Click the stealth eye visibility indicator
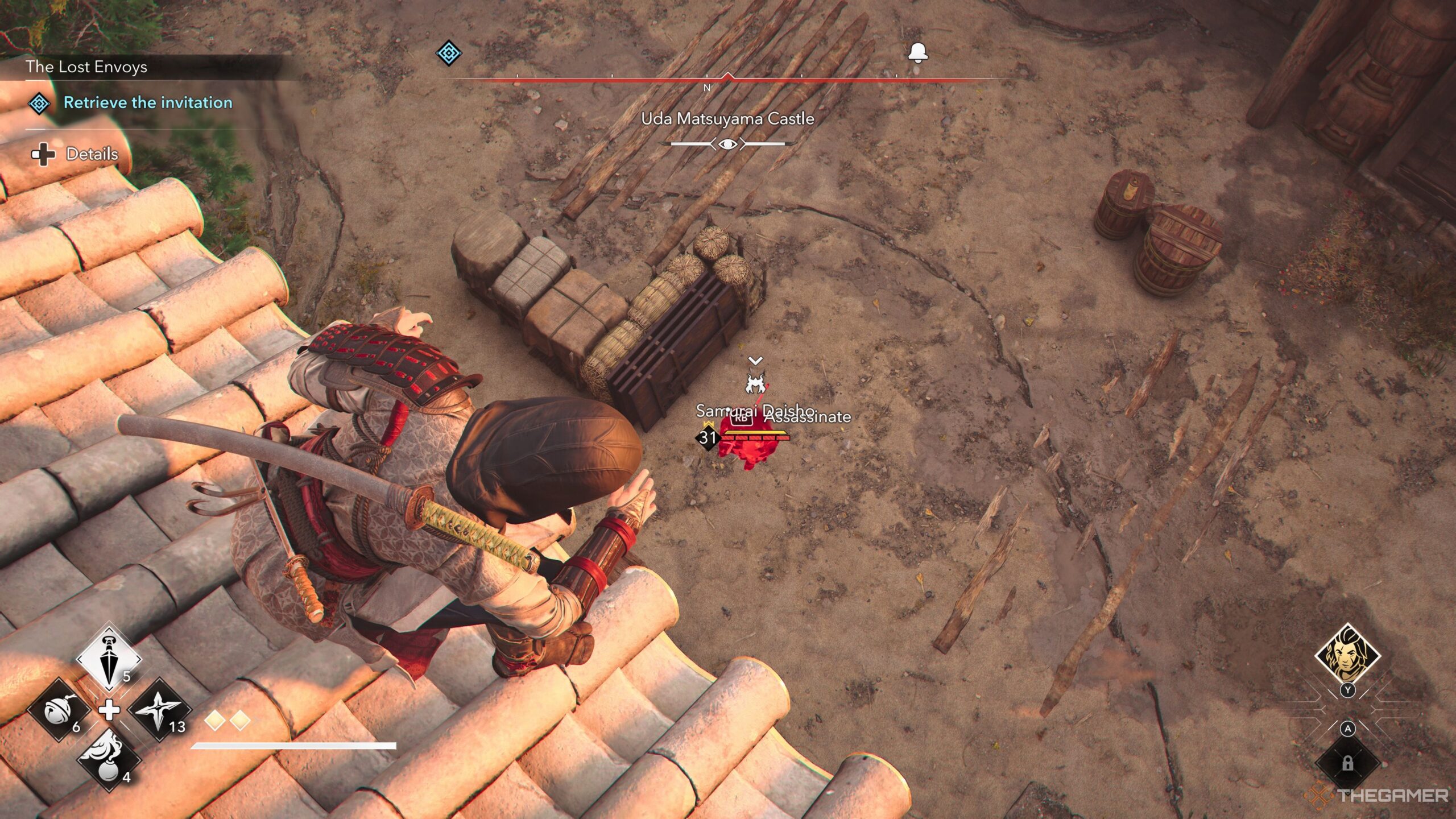 tap(728, 144)
